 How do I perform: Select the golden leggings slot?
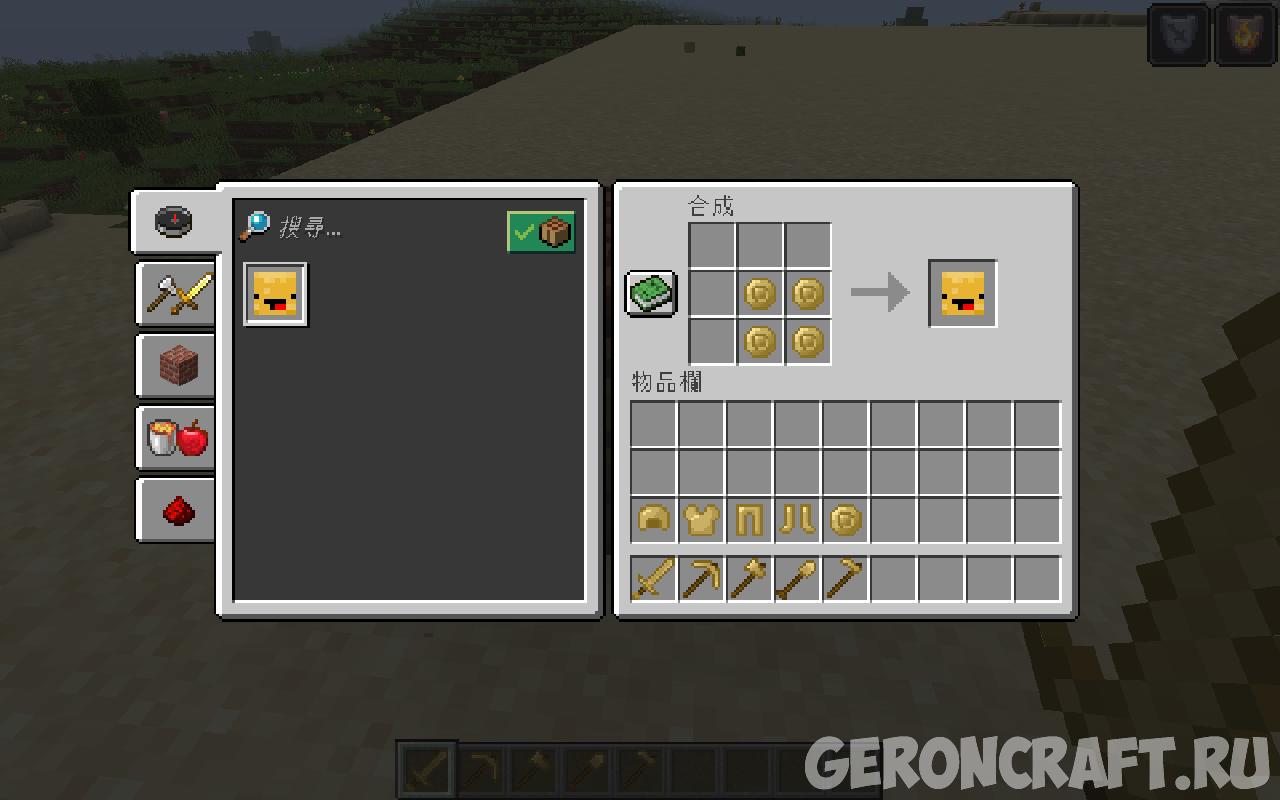749,521
